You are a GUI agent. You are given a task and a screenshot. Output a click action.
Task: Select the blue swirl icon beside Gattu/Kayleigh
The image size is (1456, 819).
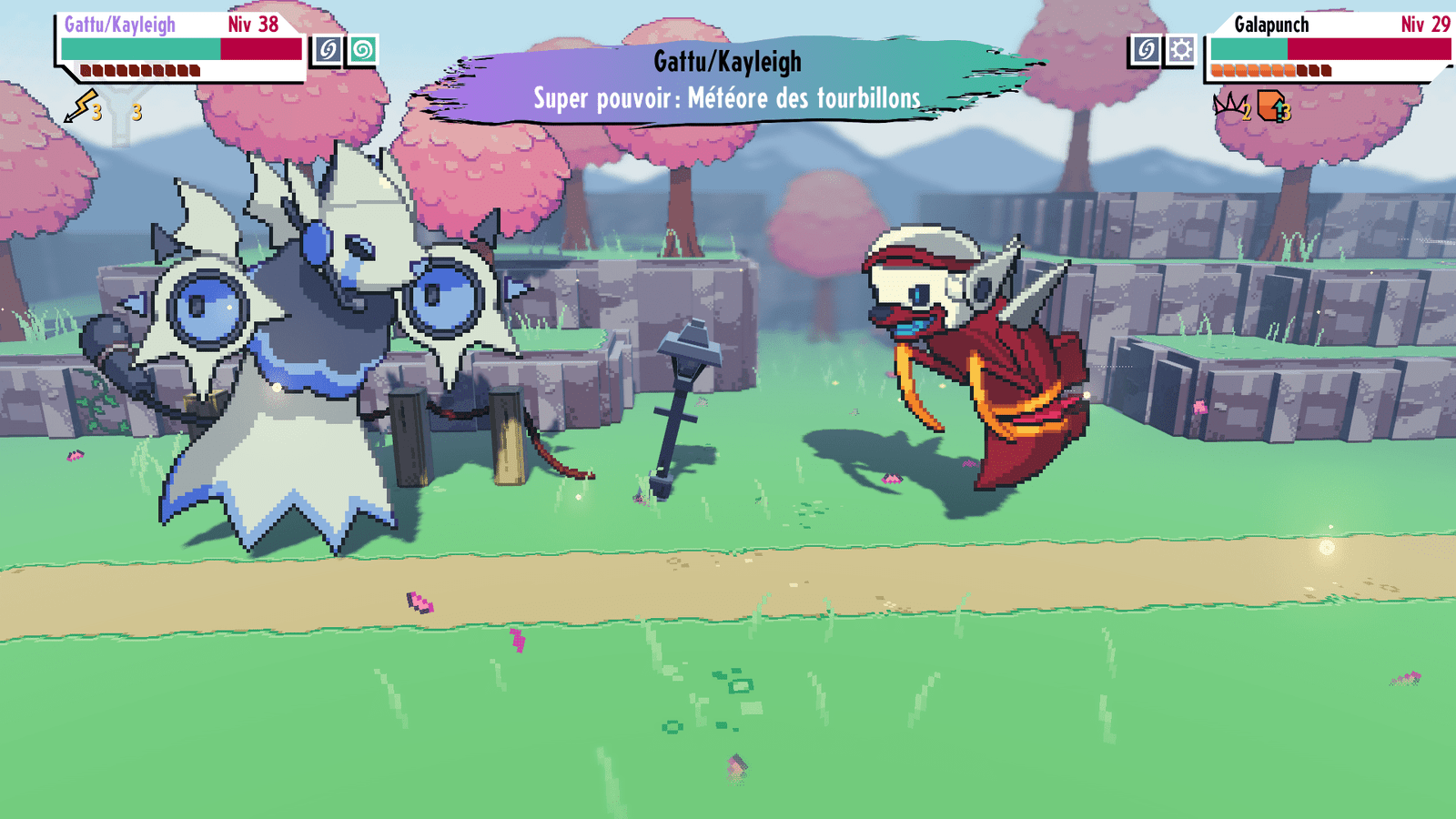pyautogui.click(x=328, y=50)
